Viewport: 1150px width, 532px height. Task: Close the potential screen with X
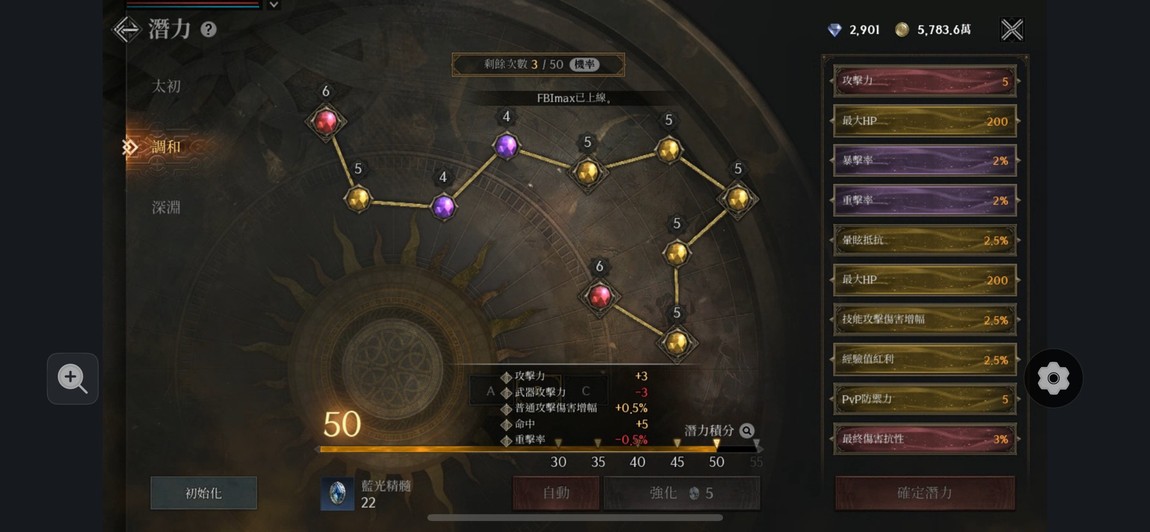click(x=1012, y=30)
